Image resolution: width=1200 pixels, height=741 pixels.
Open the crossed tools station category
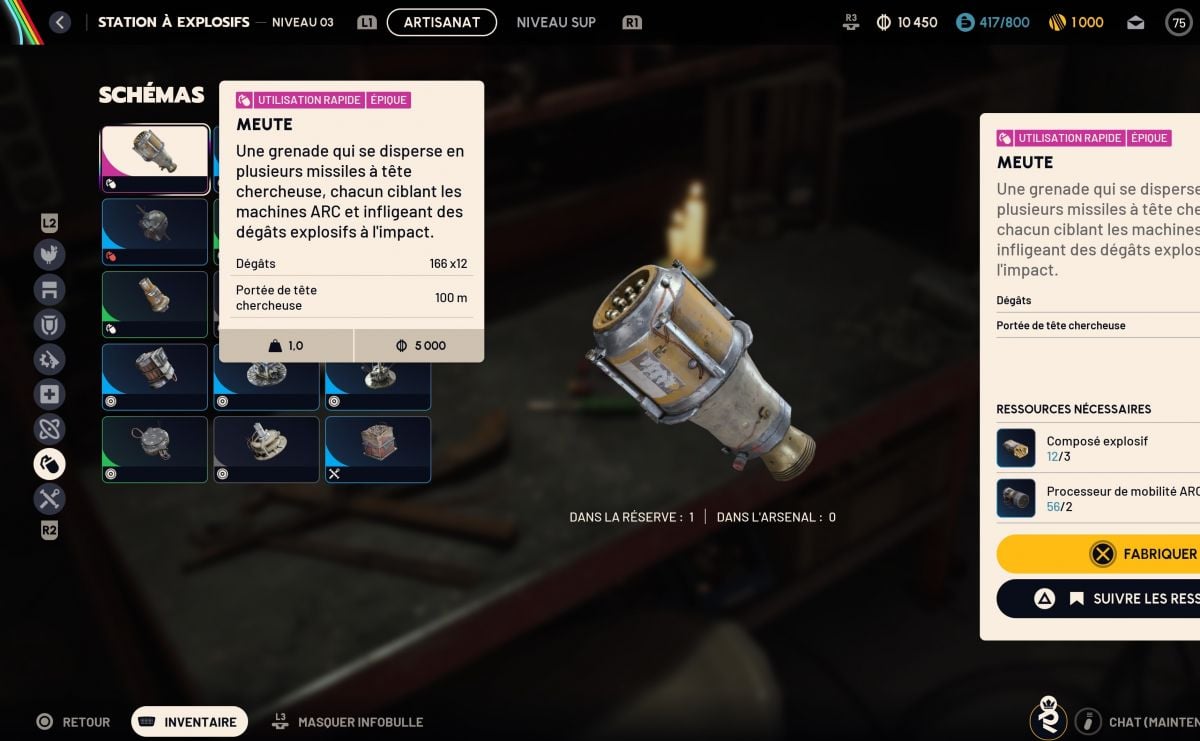pos(49,498)
